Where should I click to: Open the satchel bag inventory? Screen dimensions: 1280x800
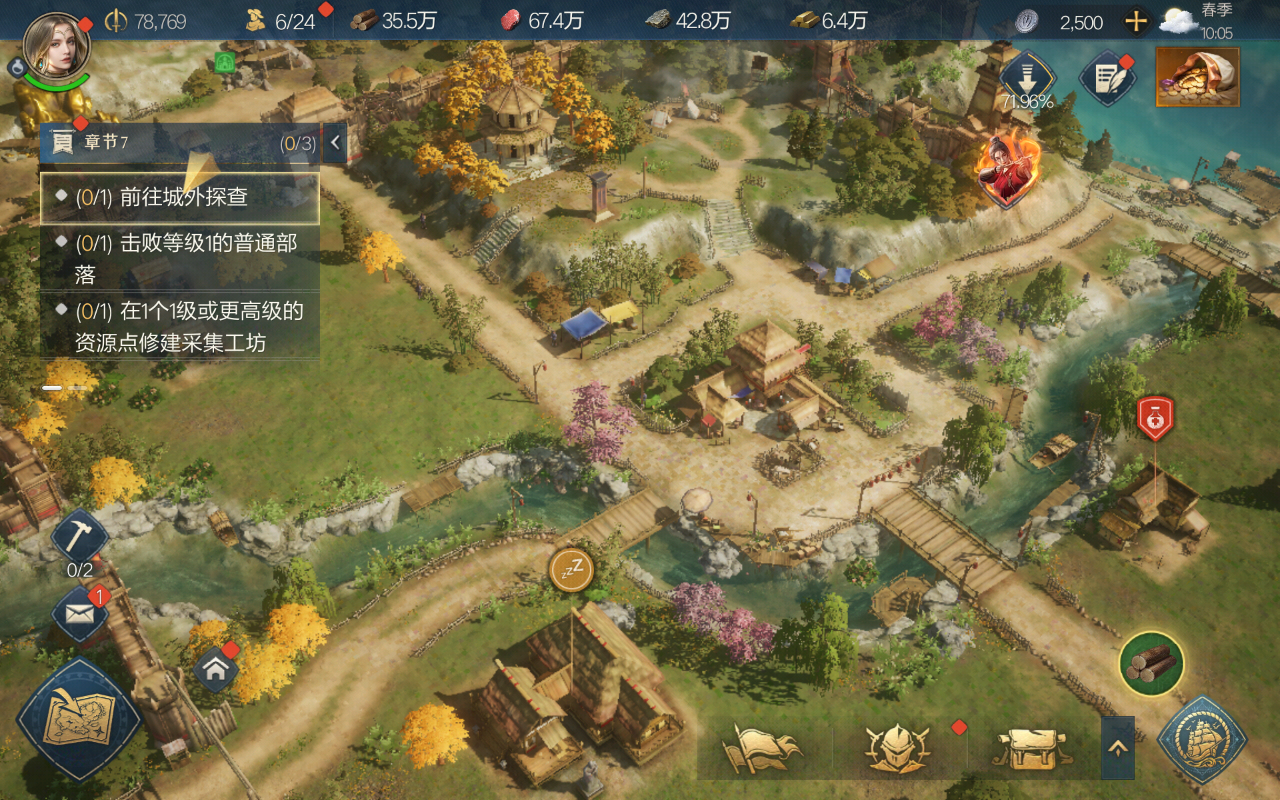pyautogui.click(x=1030, y=748)
